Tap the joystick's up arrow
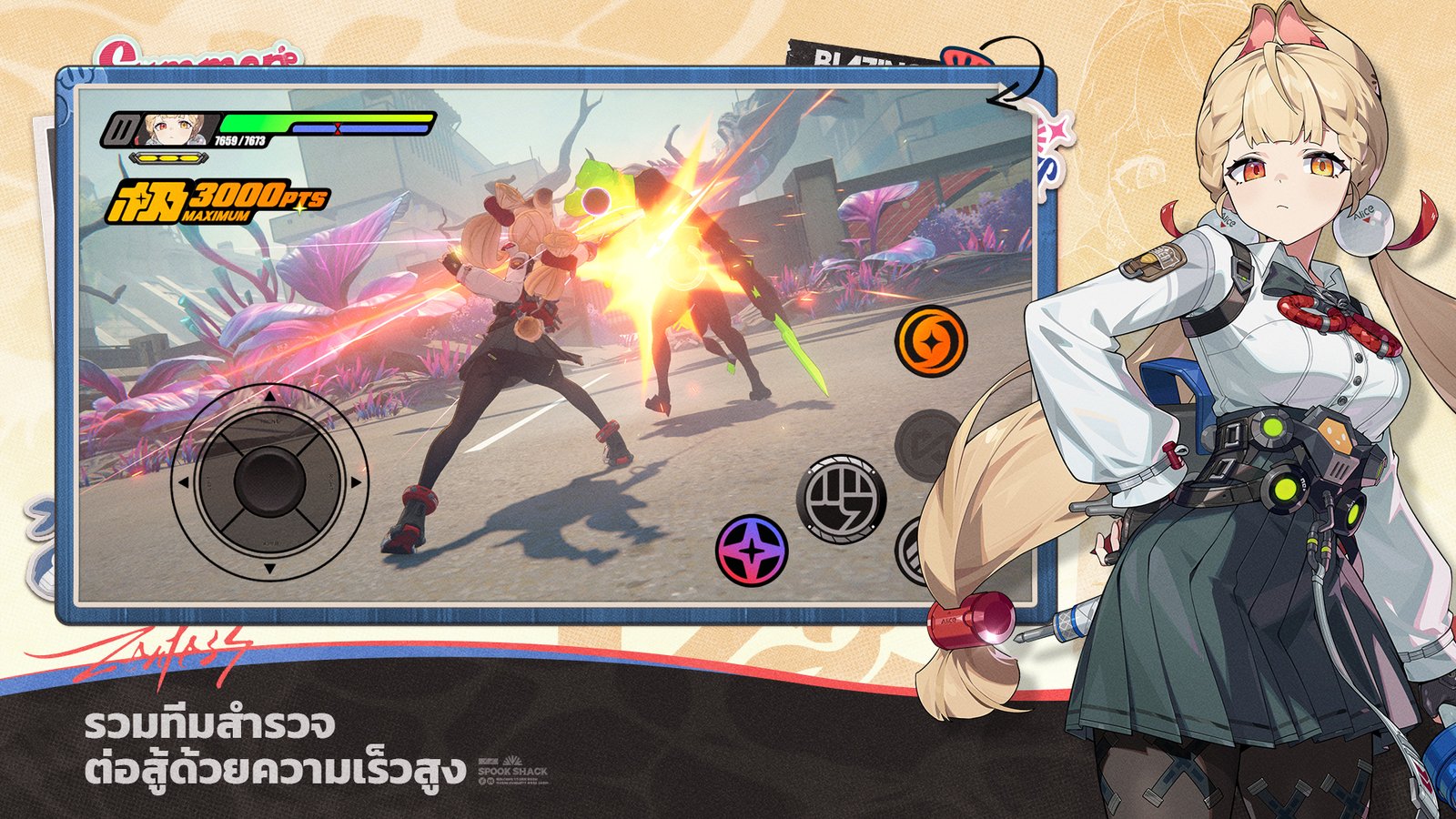The width and height of the screenshot is (1456, 819). 269,397
